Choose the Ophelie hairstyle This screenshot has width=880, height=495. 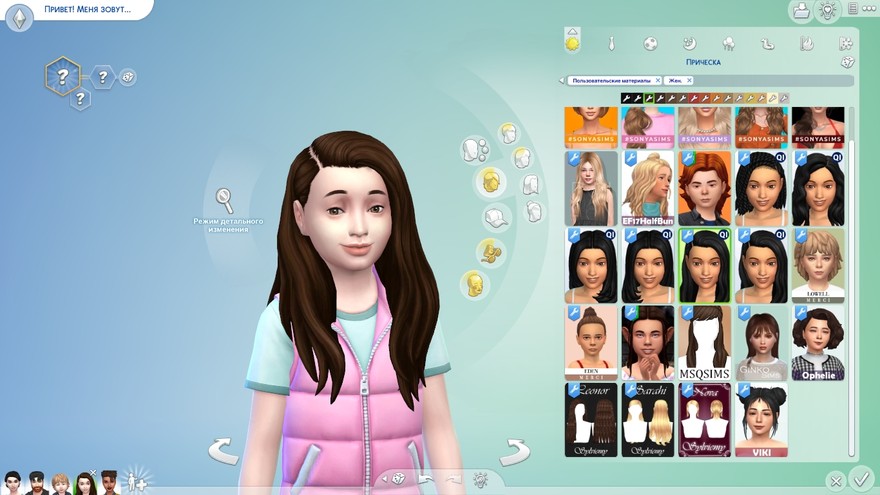tap(818, 342)
